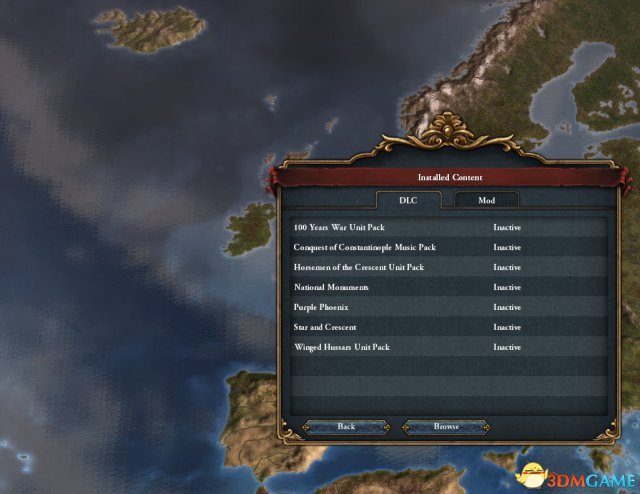Open the Browse button
The width and height of the screenshot is (640, 494).
[446, 427]
